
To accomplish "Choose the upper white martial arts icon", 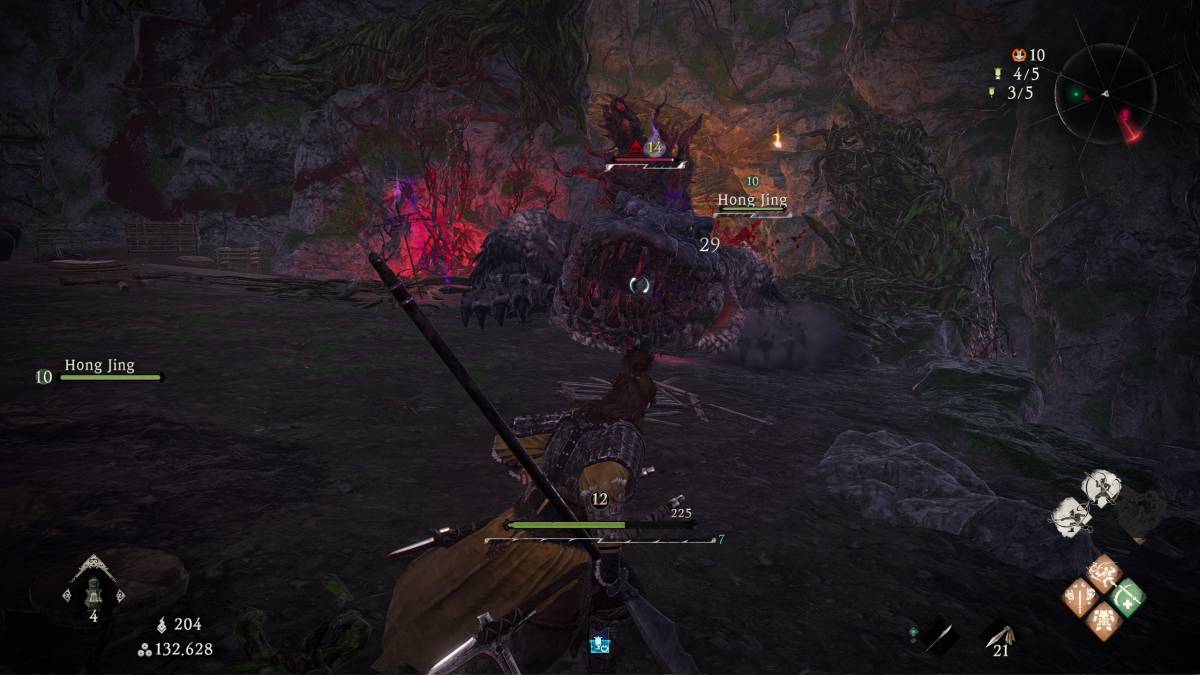I will [1101, 487].
